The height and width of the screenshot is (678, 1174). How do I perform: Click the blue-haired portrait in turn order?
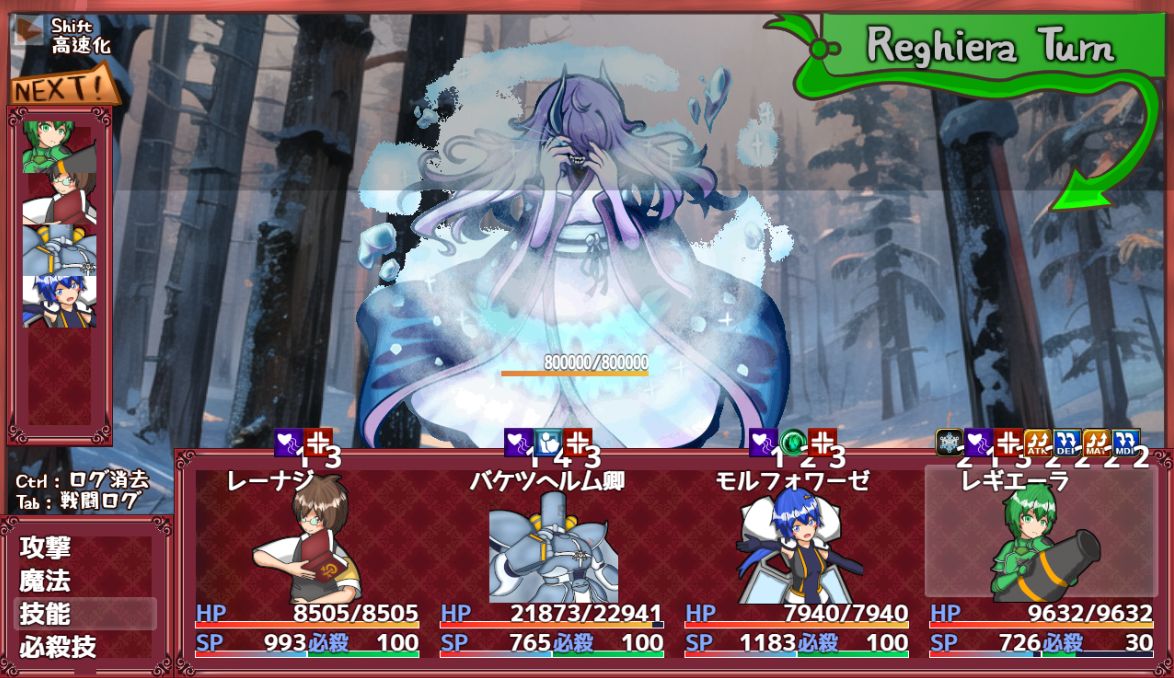[59, 301]
